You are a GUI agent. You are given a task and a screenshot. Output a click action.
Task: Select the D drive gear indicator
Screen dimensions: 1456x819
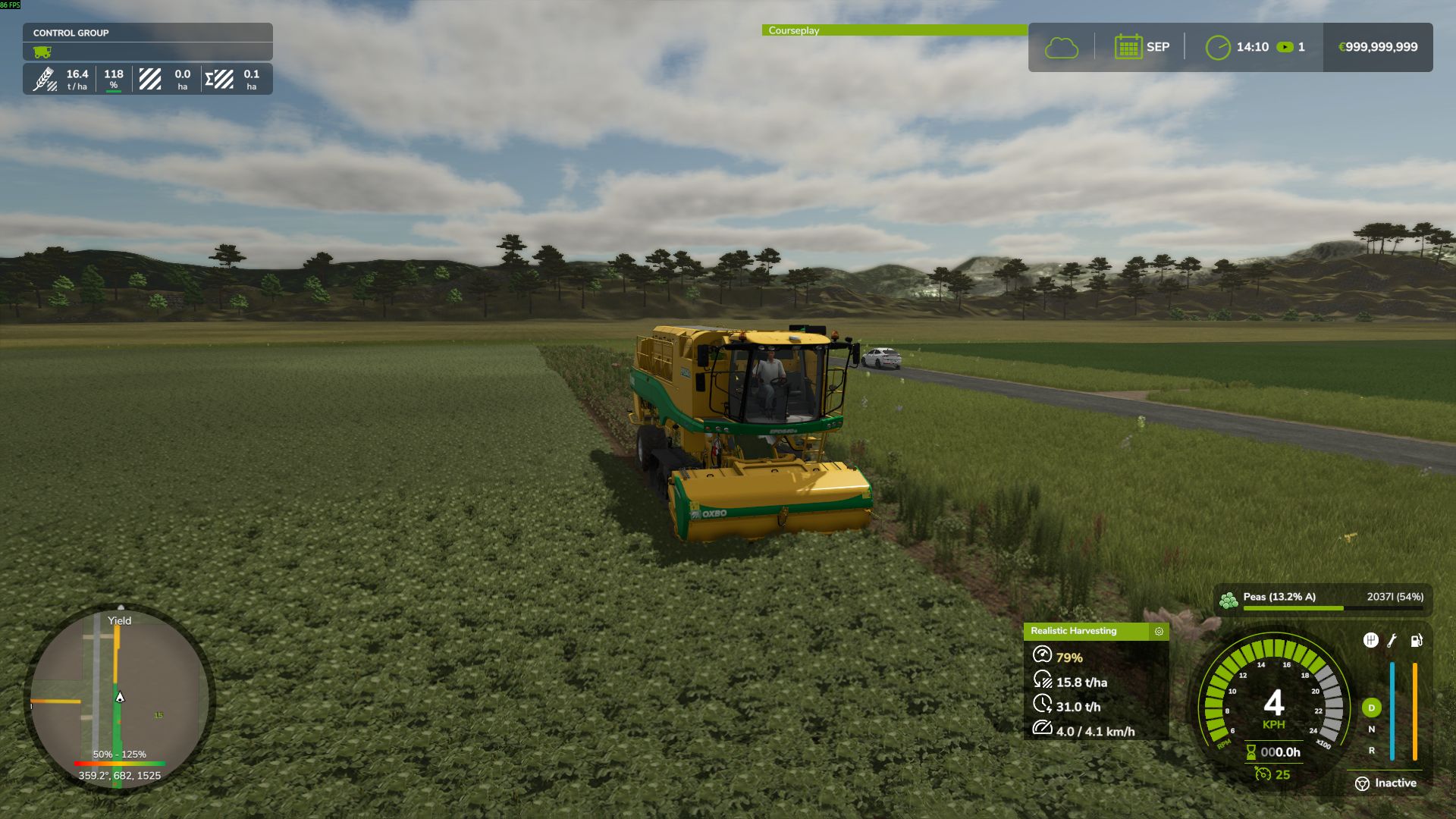tap(1372, 708)
